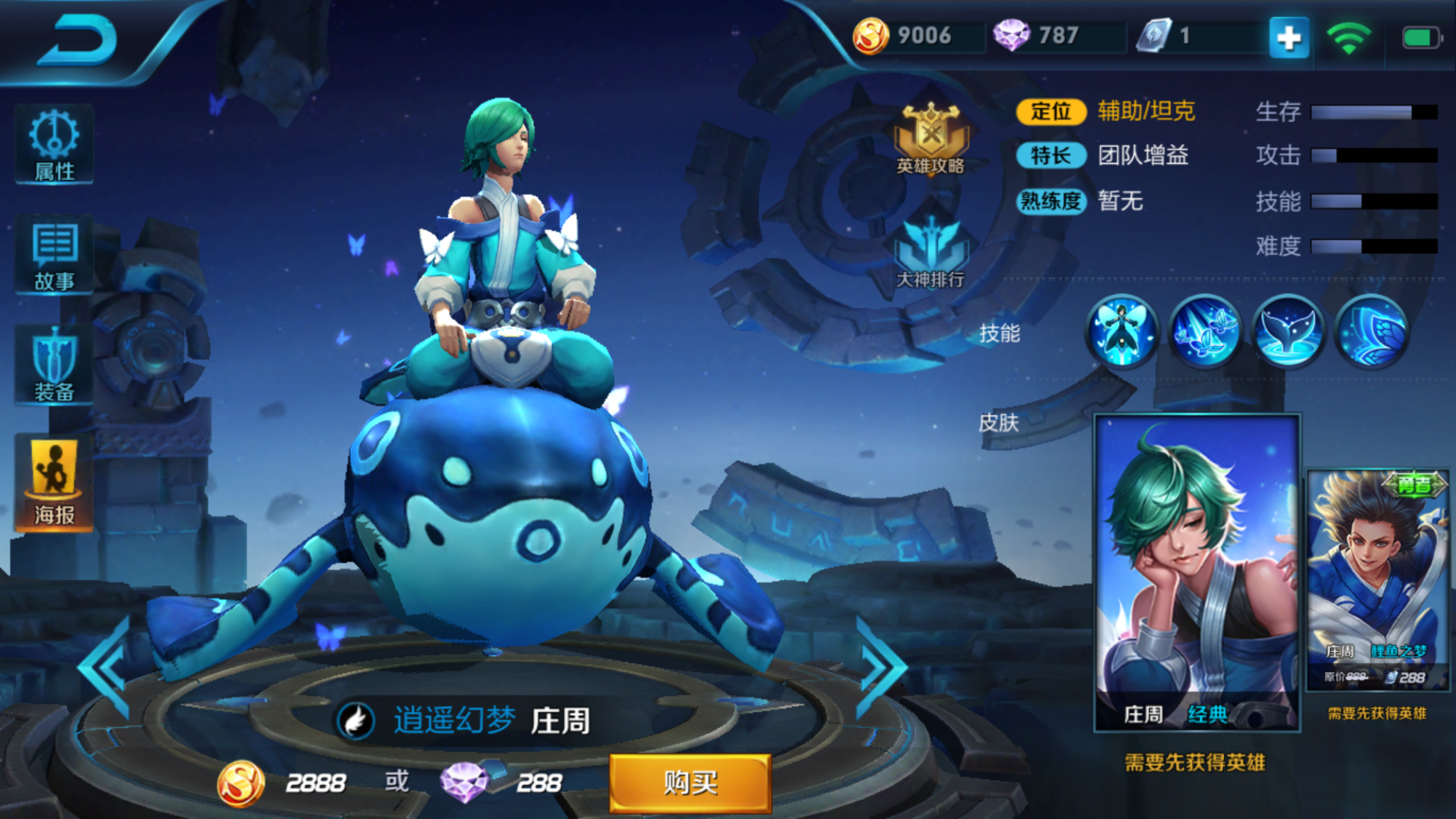Select the whale tail skill icon
Viewport: 1456px width, 819px height.
tap(1287, 333)
